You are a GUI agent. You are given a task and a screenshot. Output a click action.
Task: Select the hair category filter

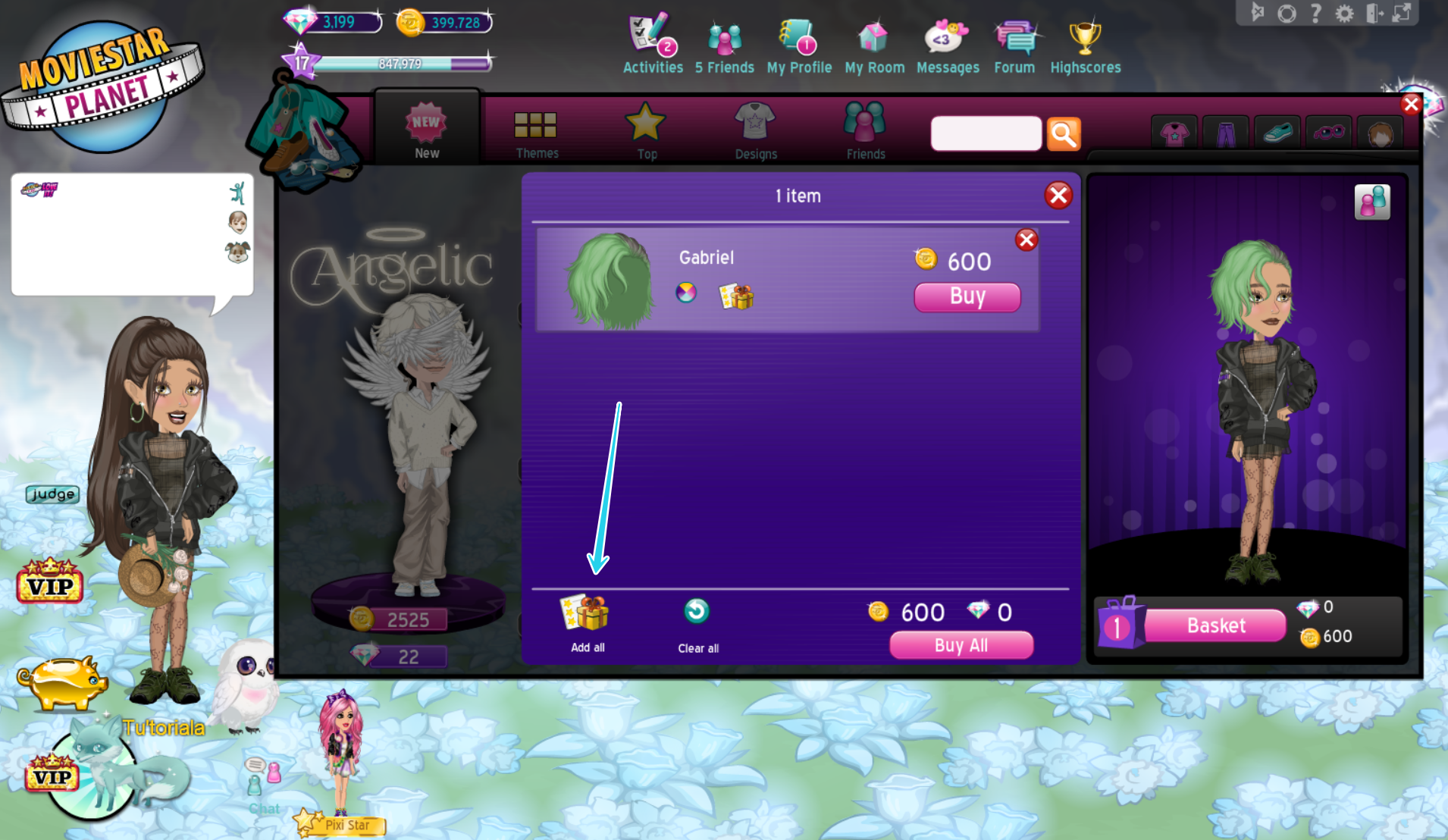coord(1380,131)
